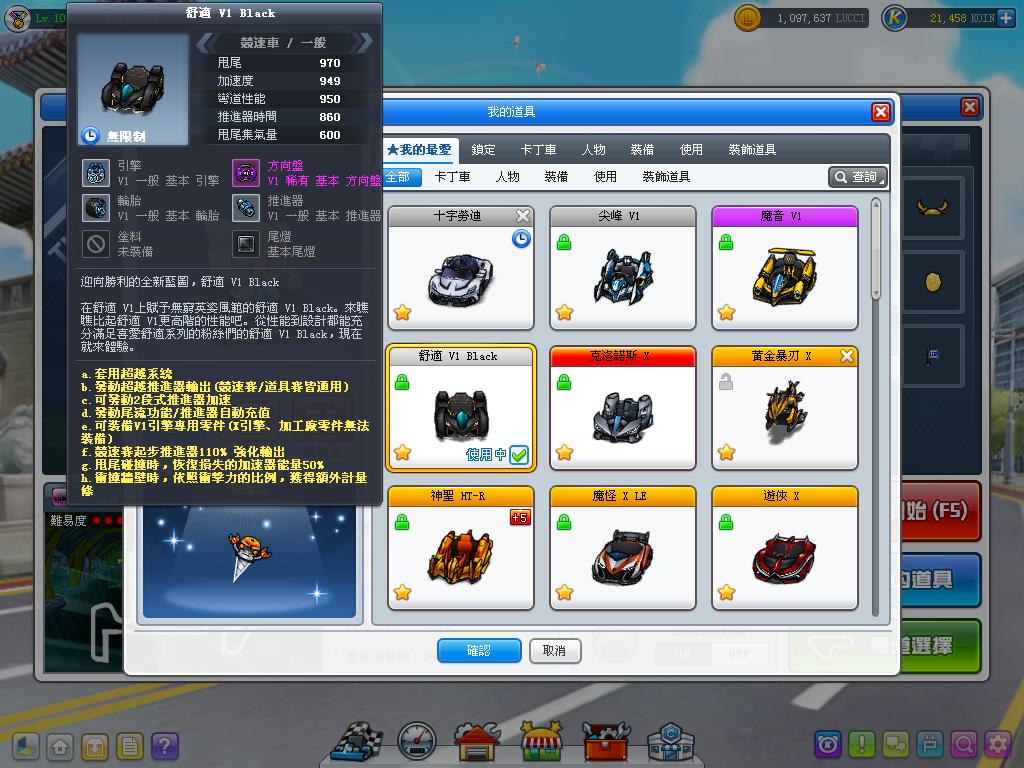Viewport: 1024px width, 768px height.
Task: Confirm with the blue 確認 button
Action: 479,651
